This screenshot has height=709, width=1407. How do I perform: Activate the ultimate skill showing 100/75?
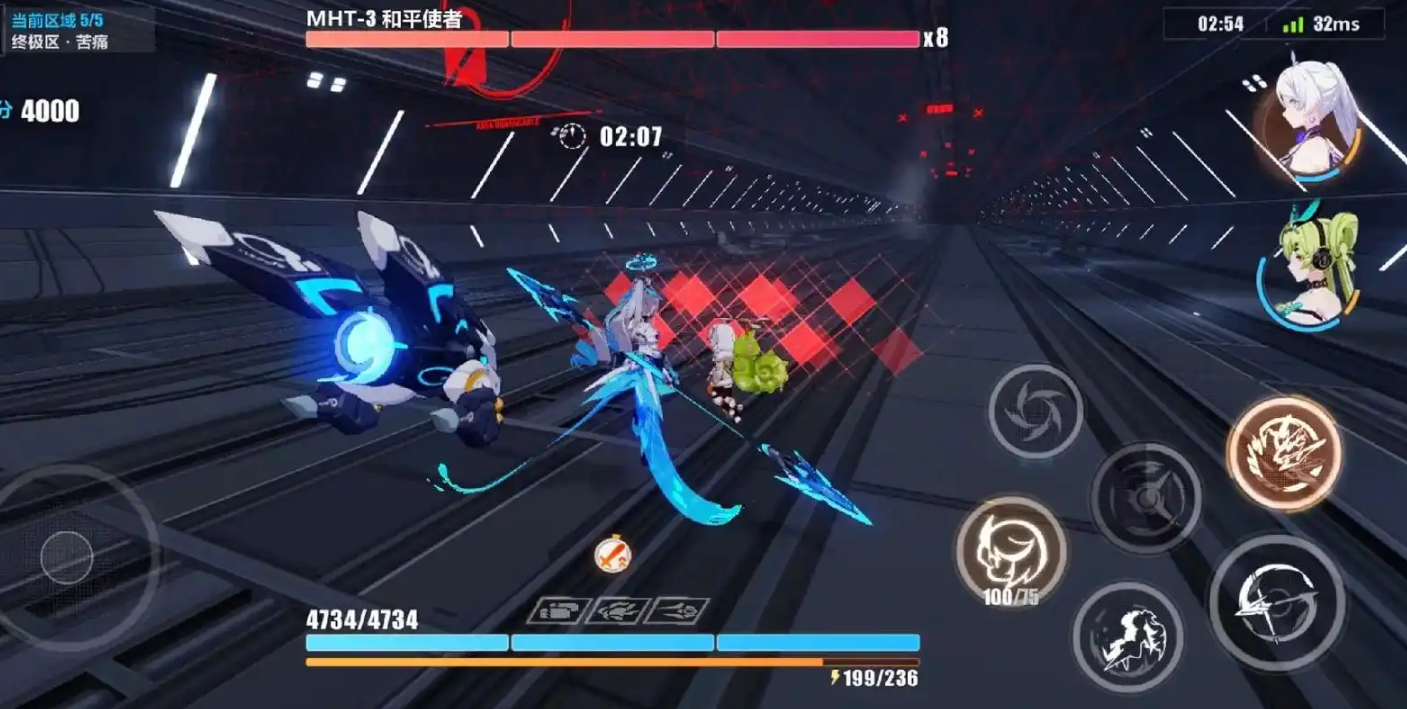coord(1010,550)
